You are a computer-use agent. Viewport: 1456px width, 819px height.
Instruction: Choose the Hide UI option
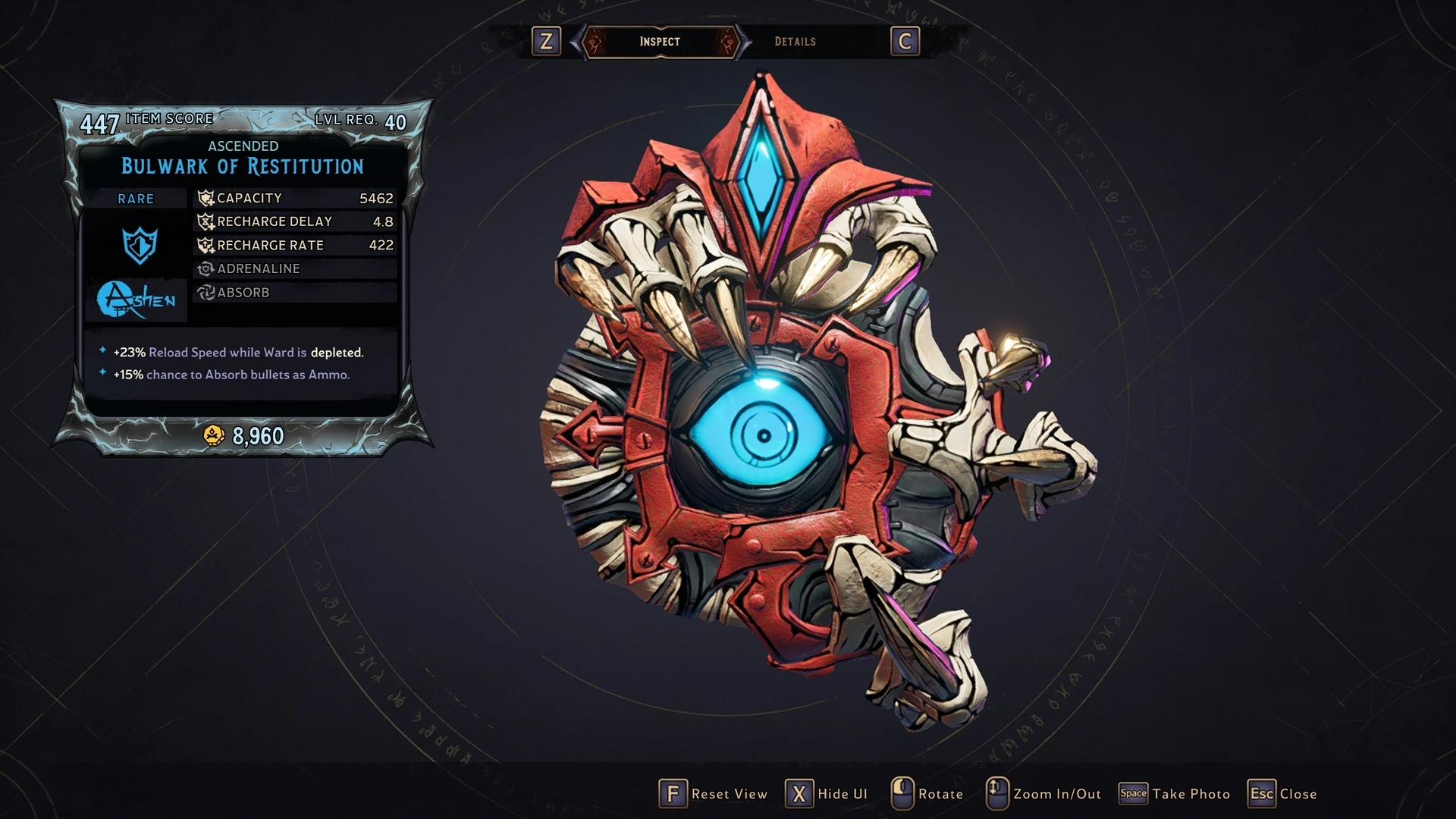pyautogui.click(x=827, y=794)
